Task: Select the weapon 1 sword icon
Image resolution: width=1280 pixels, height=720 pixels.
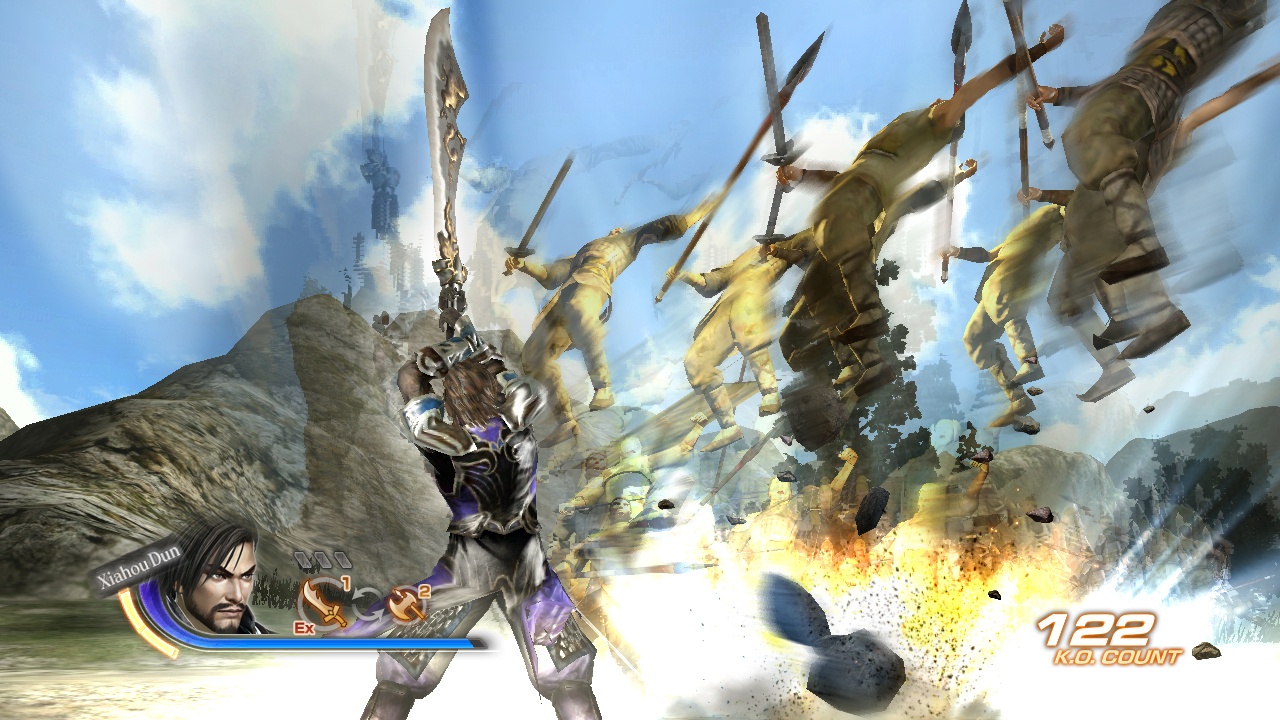Action: pyautogui.click(x=322, y=602)
